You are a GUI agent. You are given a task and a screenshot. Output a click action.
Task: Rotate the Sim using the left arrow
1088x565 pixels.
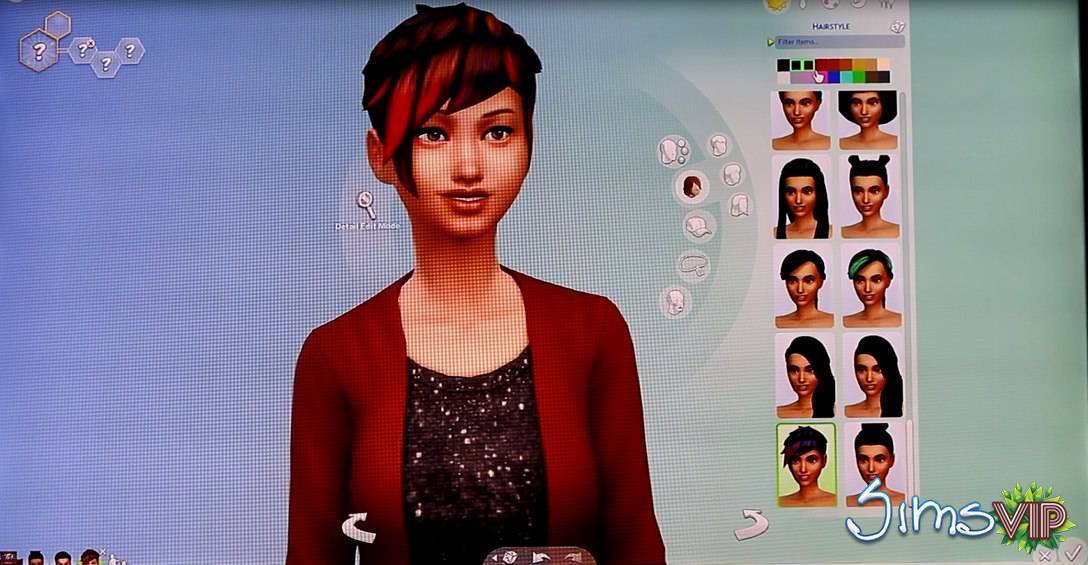coord(360,527)
